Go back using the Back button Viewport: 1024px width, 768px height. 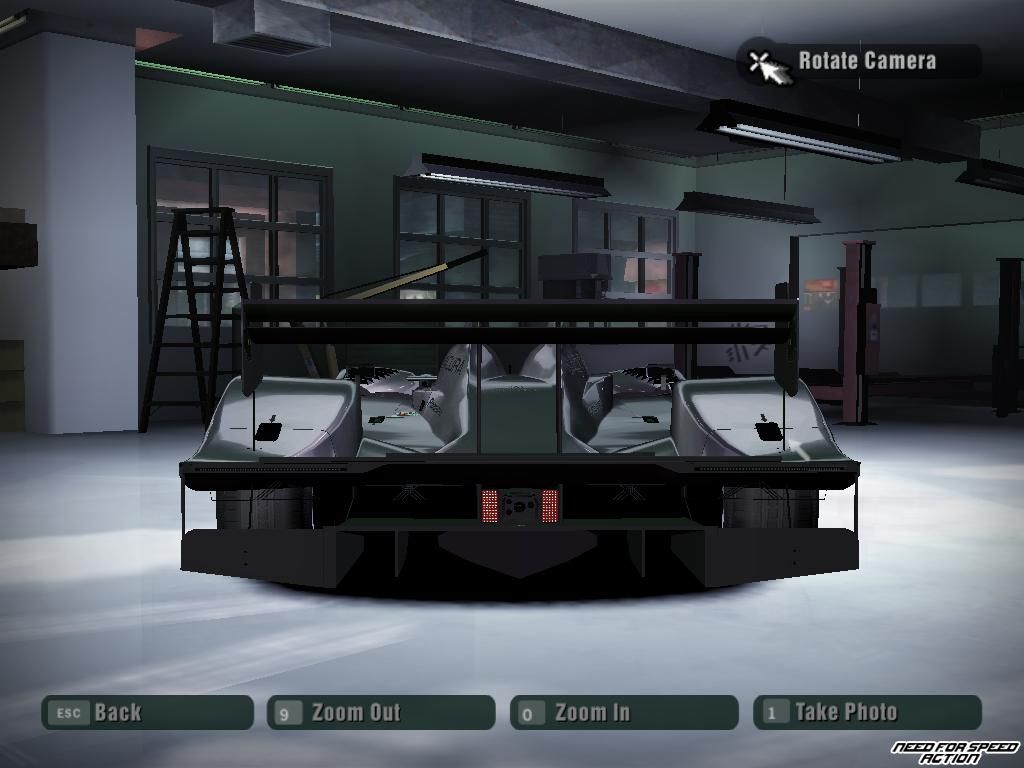pyautogui.click(x=147, y=713)
